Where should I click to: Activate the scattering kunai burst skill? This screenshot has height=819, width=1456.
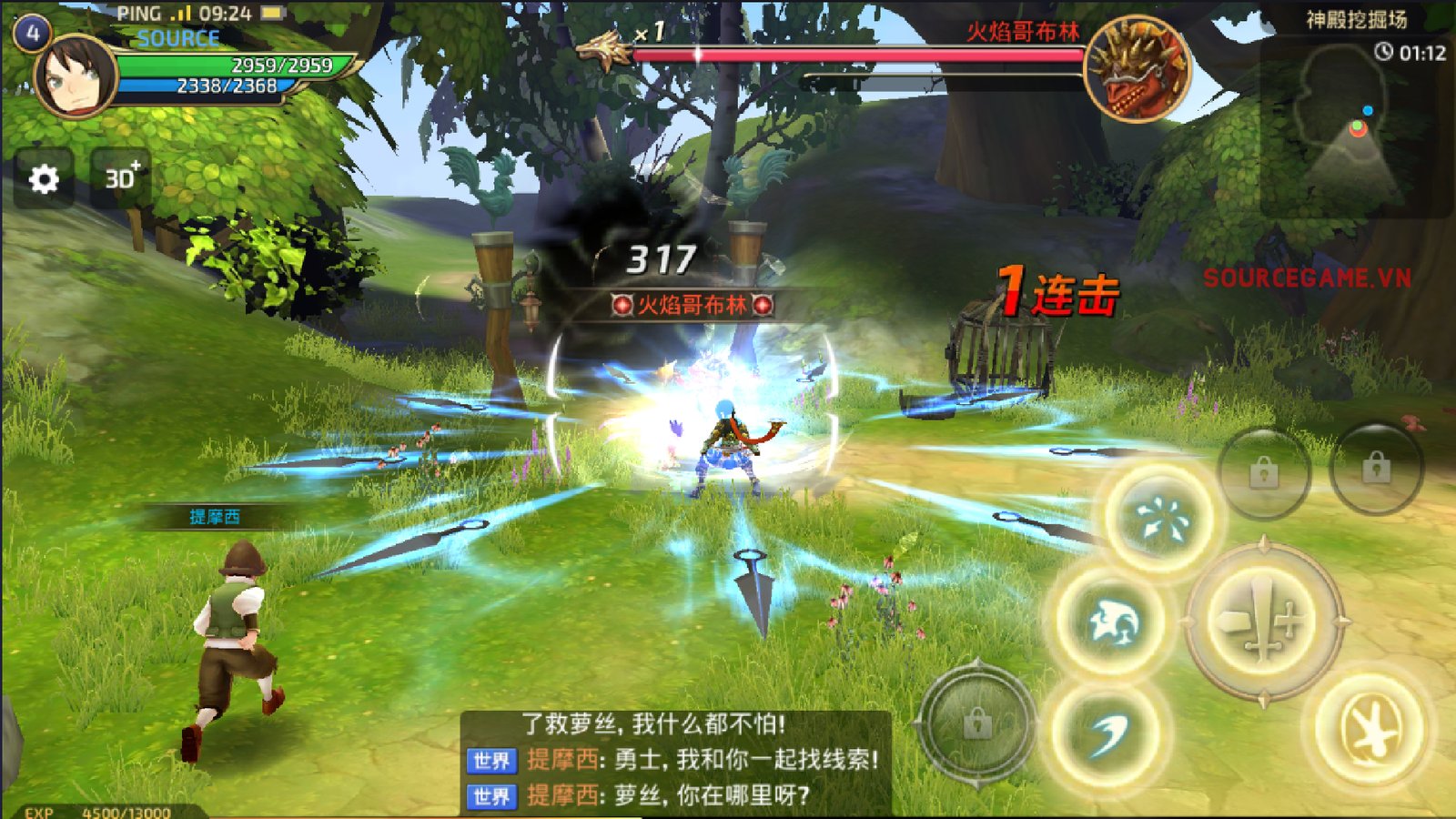point(1161,519)
